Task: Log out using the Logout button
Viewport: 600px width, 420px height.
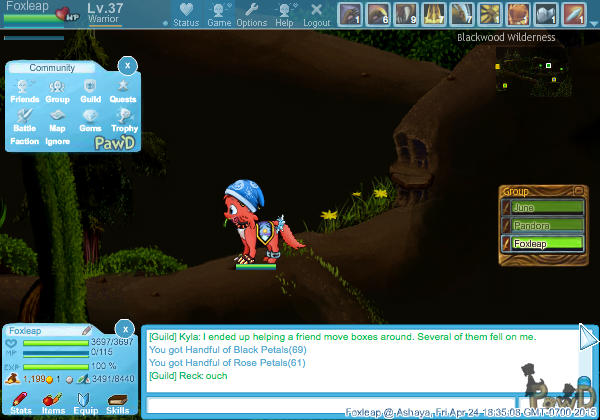Action: [316, 14]
